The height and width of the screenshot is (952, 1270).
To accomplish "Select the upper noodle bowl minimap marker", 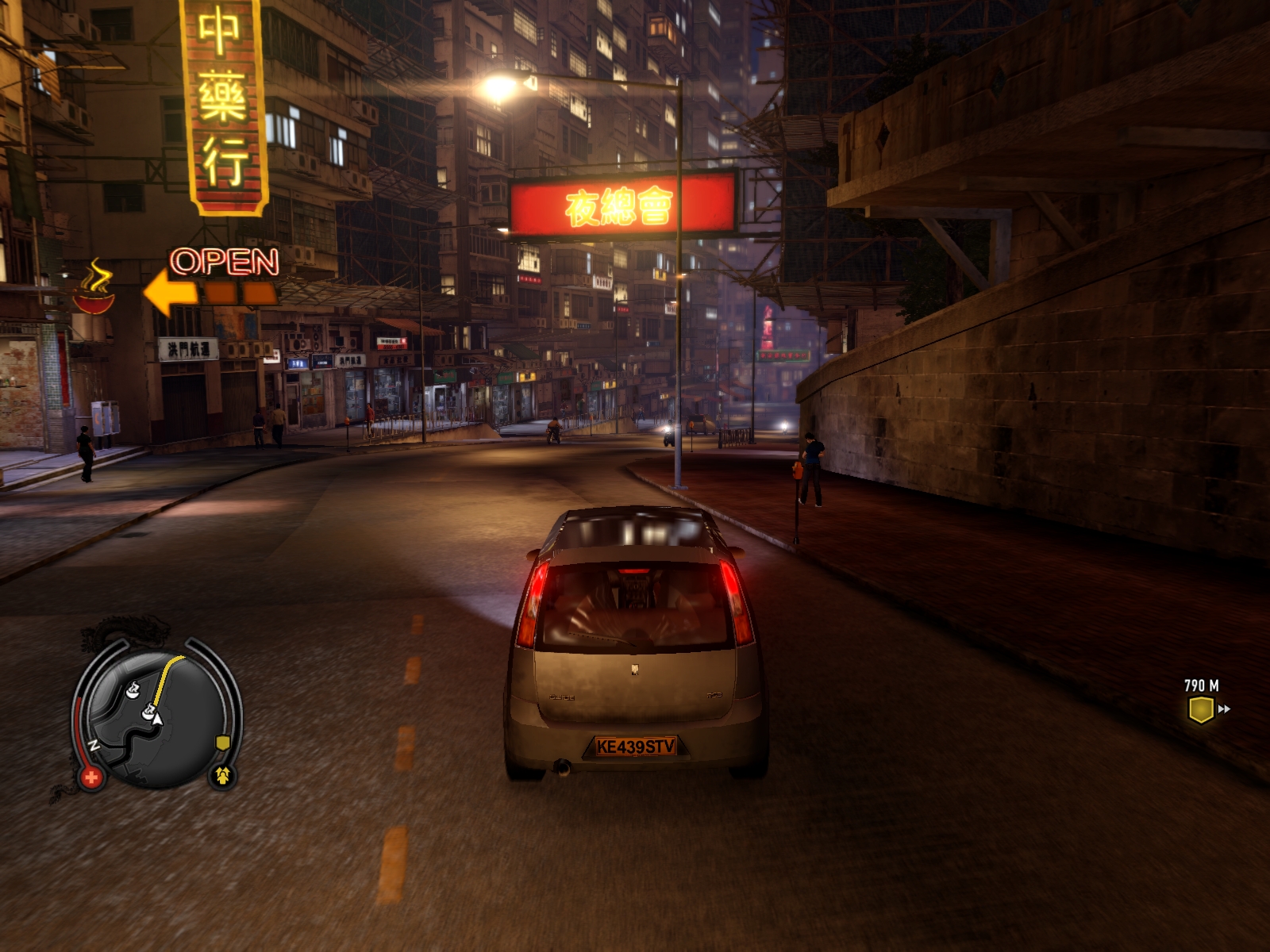I will point(133,689).
